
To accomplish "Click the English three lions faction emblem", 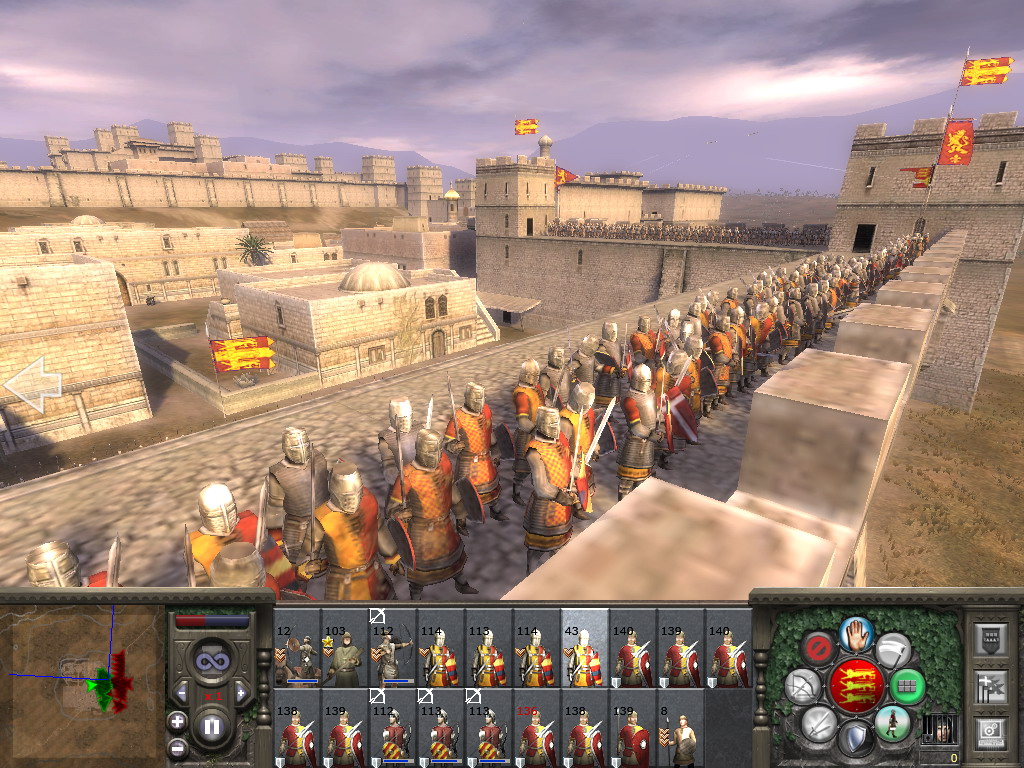I will 856,686.
